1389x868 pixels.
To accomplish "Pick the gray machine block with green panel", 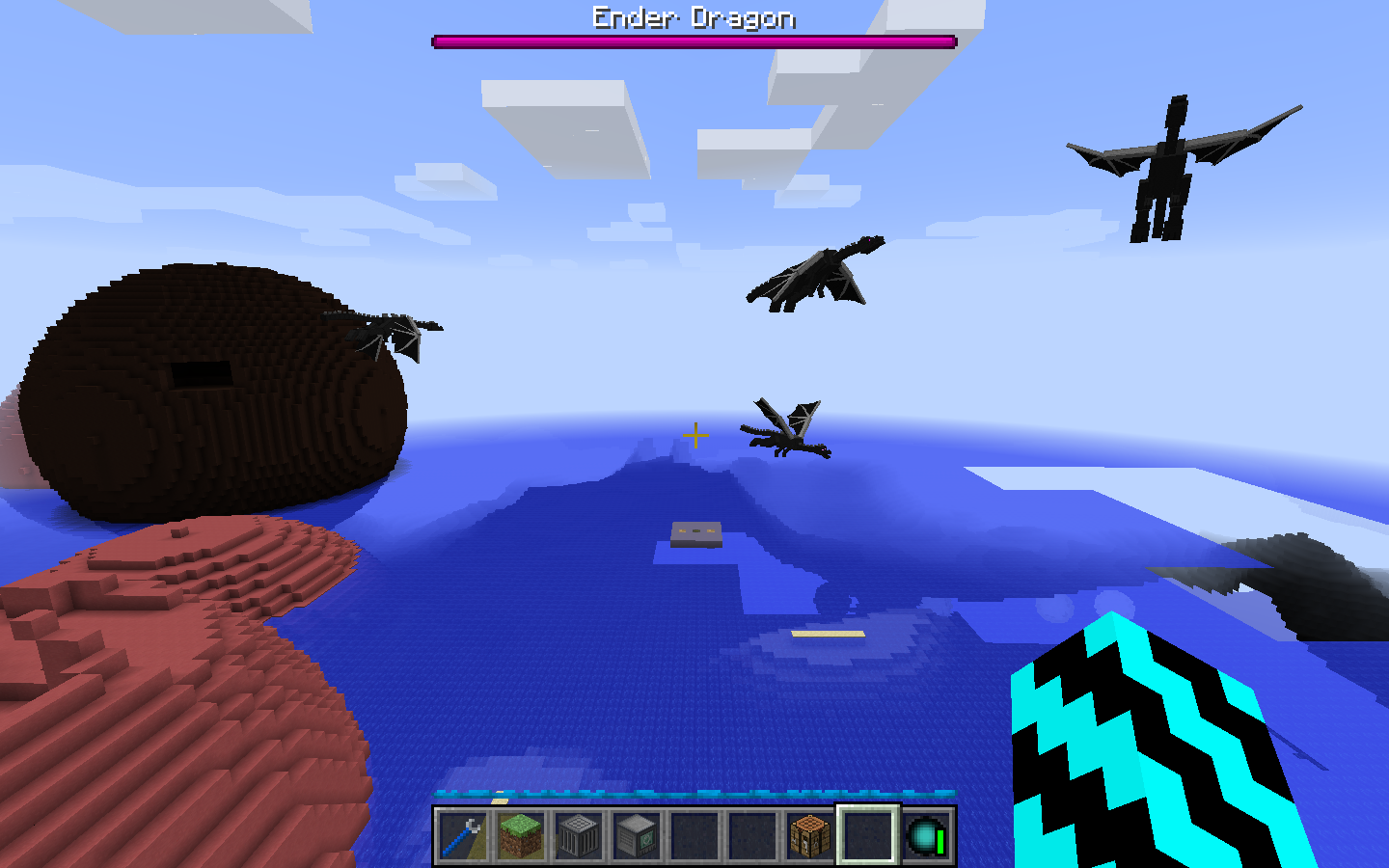I will point(637,835).
